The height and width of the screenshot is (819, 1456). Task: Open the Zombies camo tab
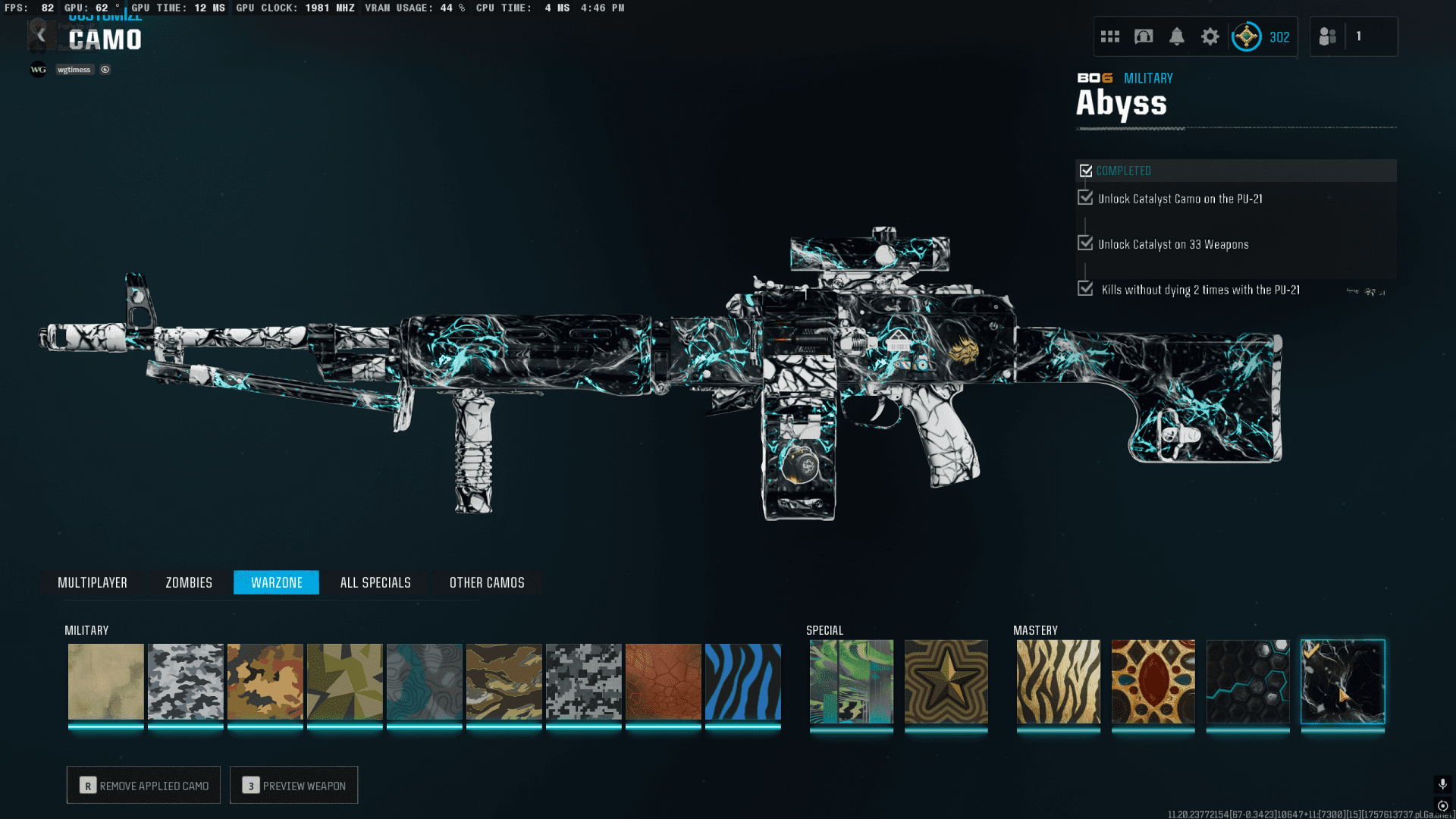coord(189,582)
